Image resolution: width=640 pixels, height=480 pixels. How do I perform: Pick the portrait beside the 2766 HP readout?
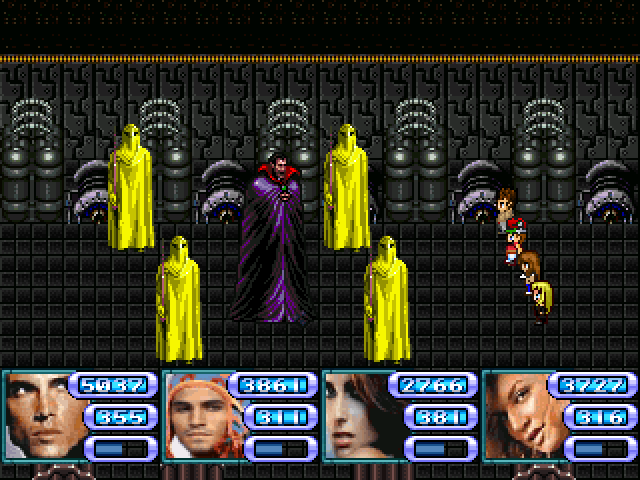click(x=357, y=416)
